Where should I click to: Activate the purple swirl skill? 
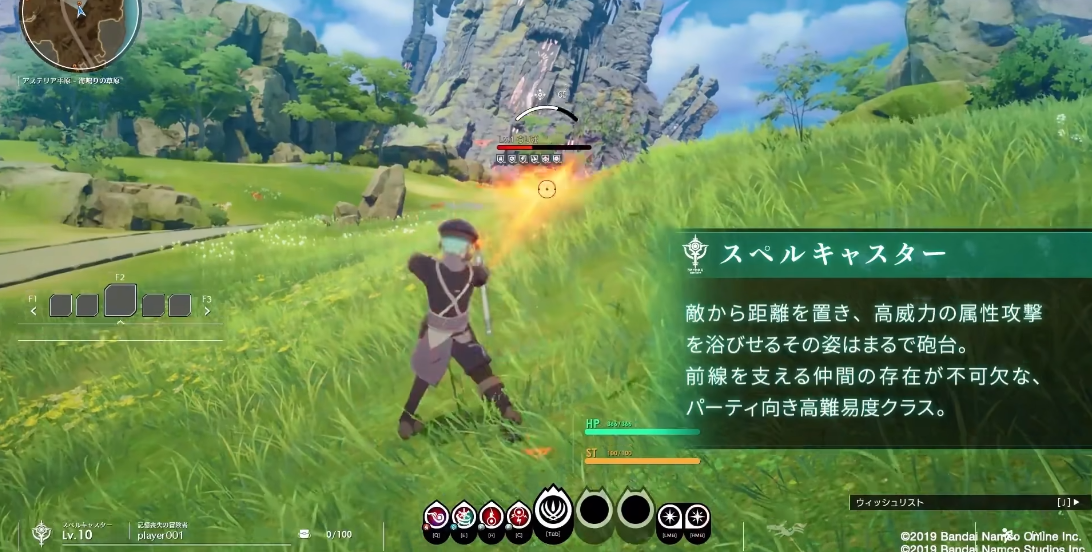[437, 516]
